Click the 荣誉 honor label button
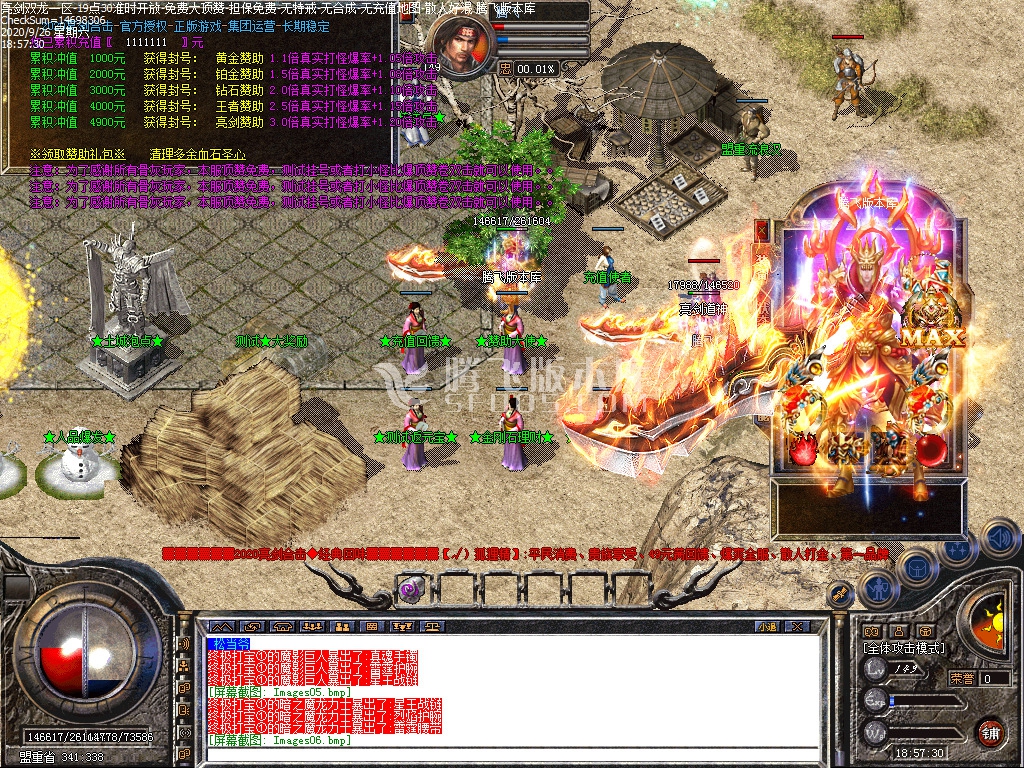The image size is (1024, 768). [x=962, y=678]
